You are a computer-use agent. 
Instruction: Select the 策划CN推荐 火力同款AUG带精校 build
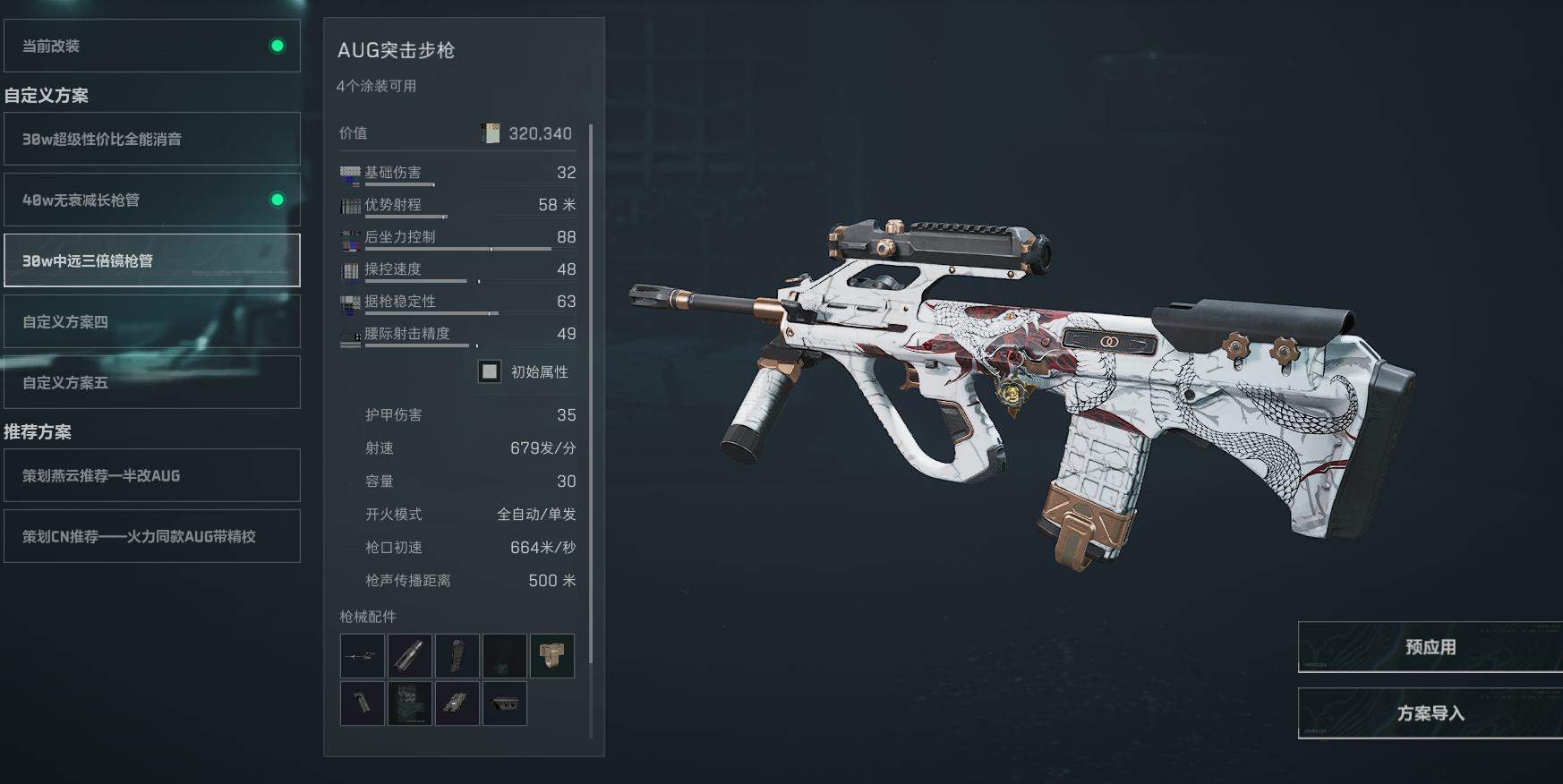152,536
